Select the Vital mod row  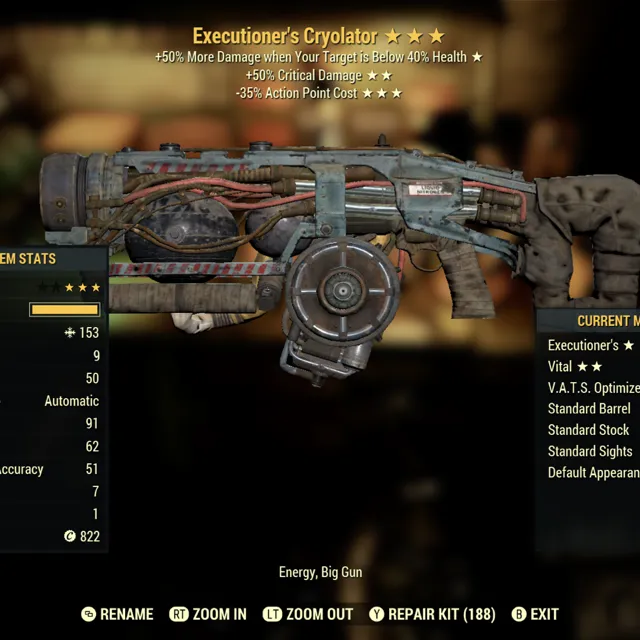point(575,367)
